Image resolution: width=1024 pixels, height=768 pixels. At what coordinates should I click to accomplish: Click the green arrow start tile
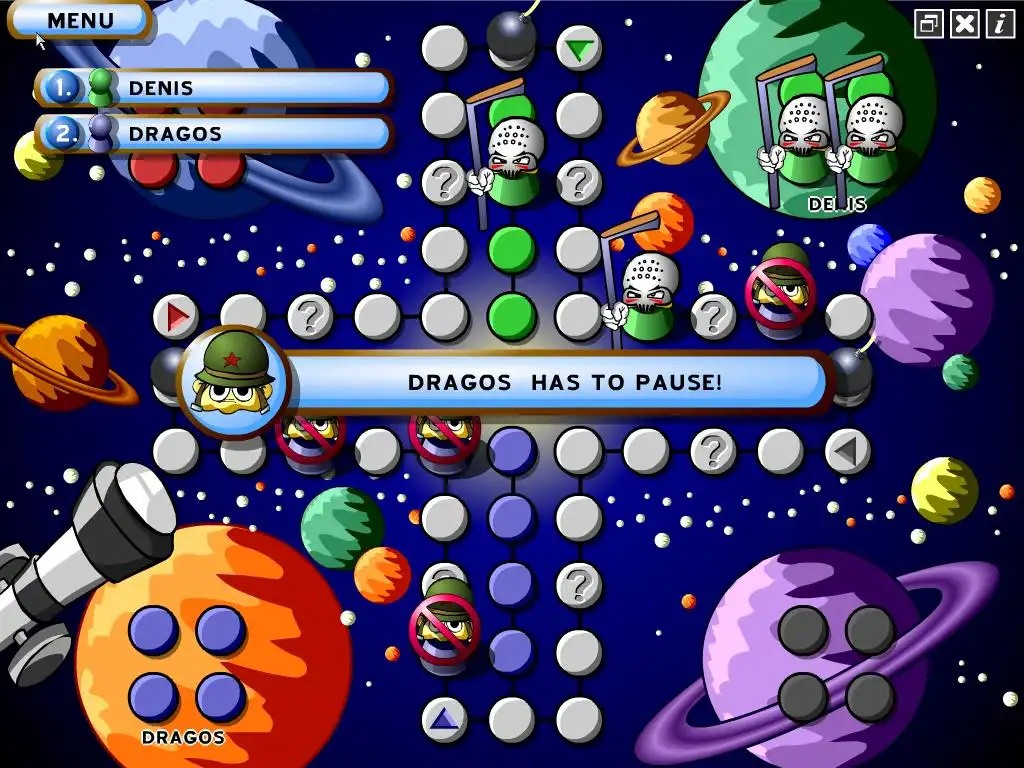pyautogui.click(x=578, y=48)
